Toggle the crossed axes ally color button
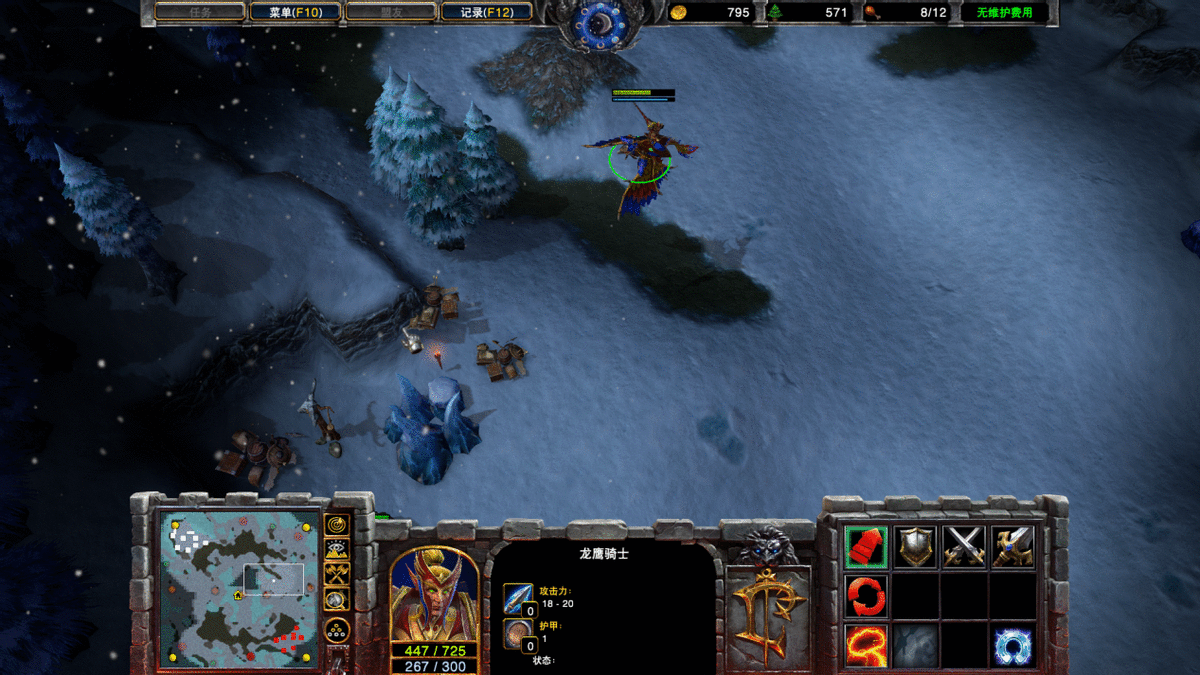The image size is (1200, 675). pyautogui.click(x=337, y=574)
